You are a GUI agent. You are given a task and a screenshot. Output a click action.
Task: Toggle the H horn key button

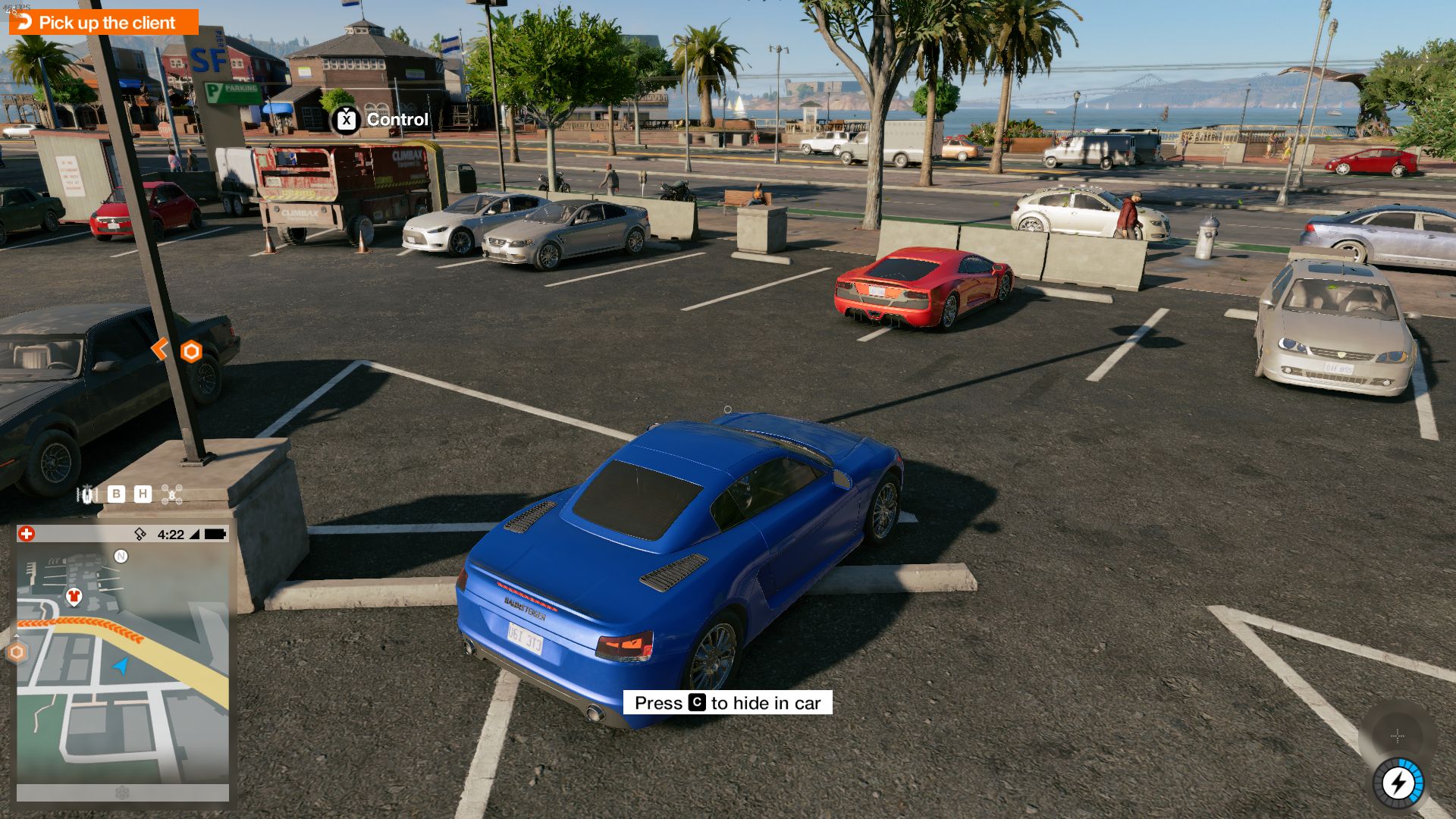[143, 494]
